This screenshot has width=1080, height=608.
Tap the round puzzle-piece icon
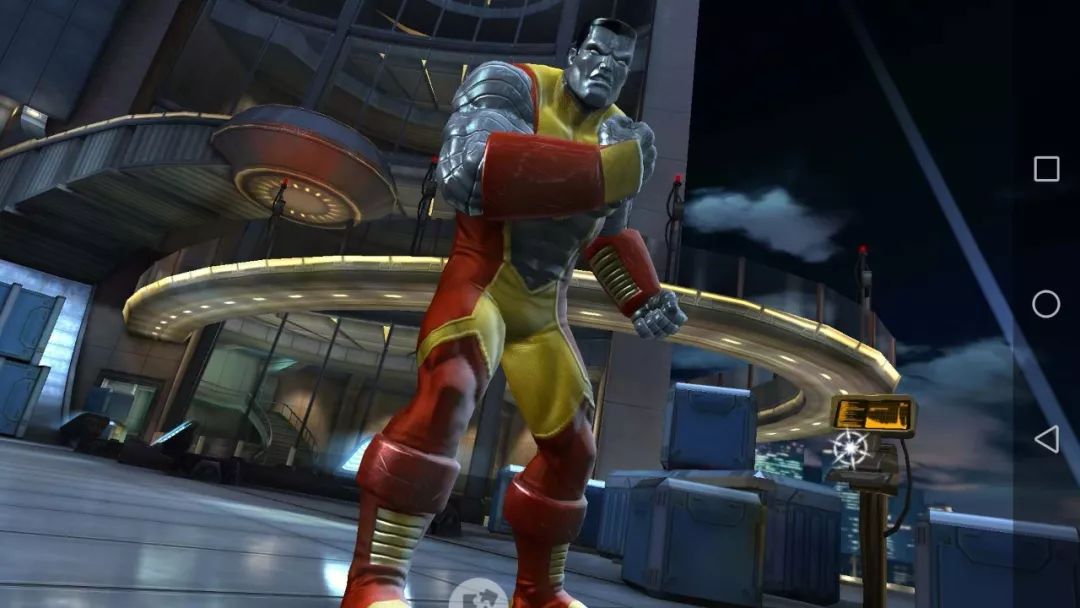tap(477, 597)
